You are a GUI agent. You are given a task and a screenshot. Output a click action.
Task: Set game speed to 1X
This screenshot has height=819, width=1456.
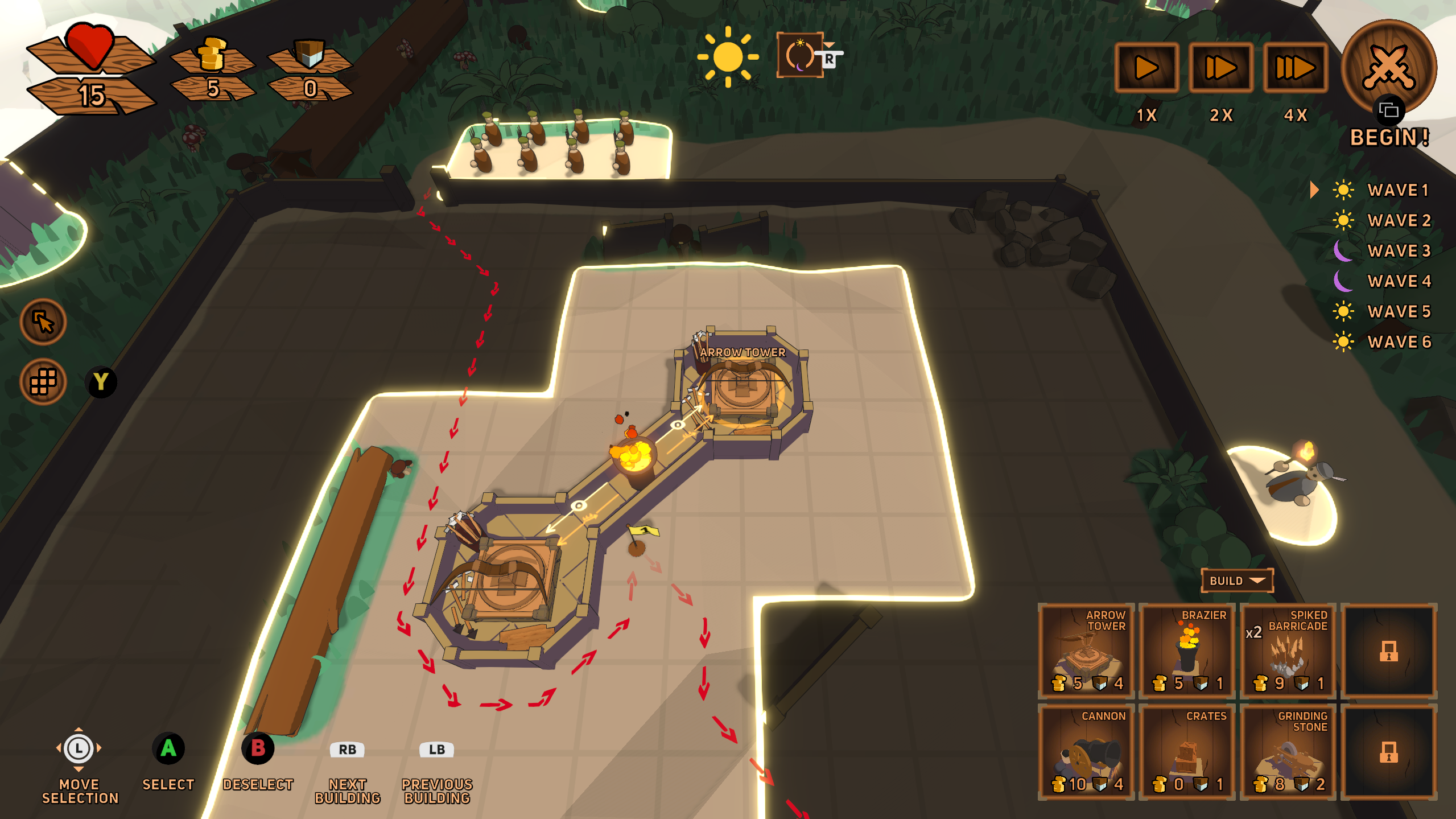(1146, 68)
